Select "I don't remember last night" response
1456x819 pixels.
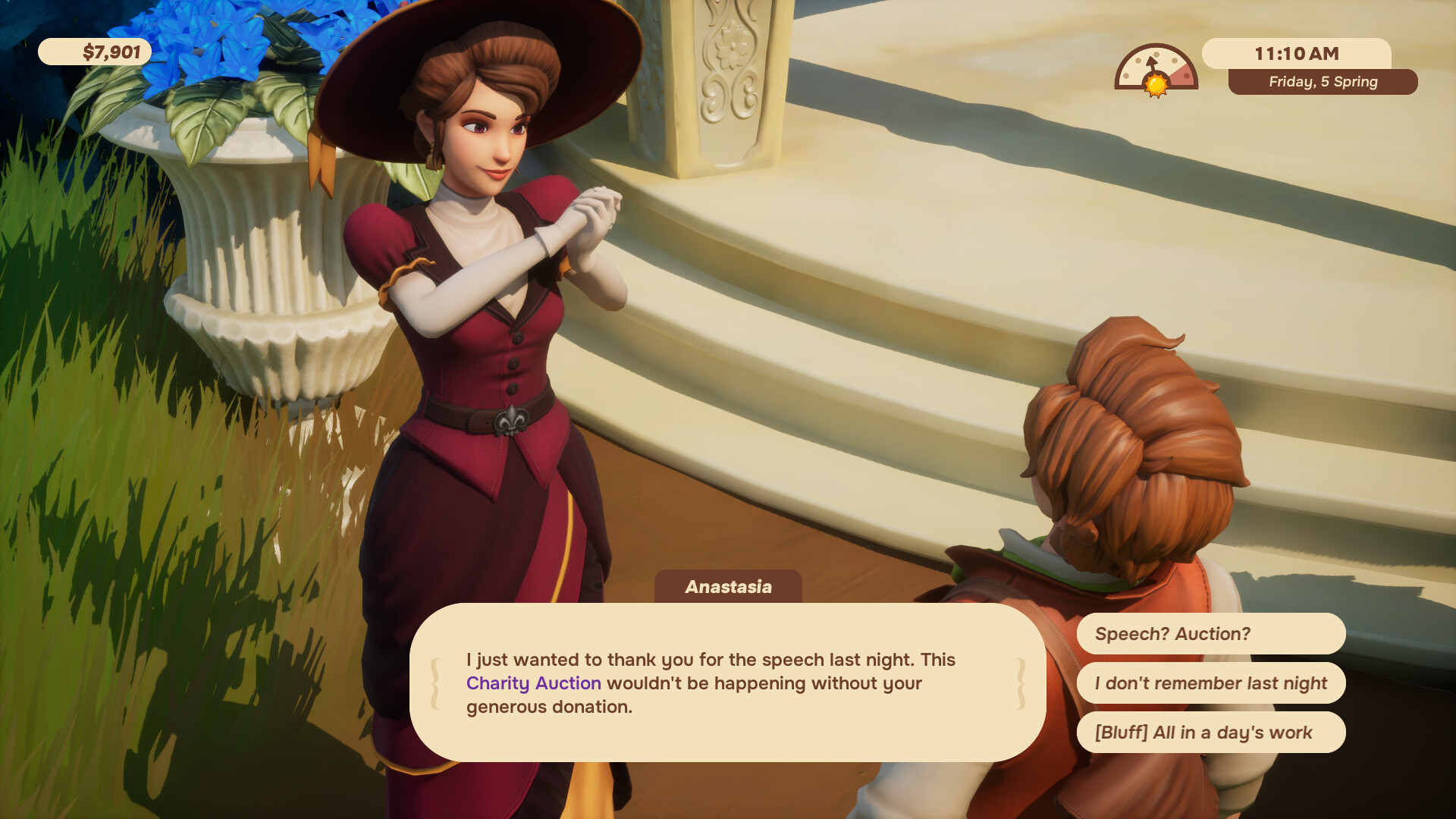(1210, 683)
